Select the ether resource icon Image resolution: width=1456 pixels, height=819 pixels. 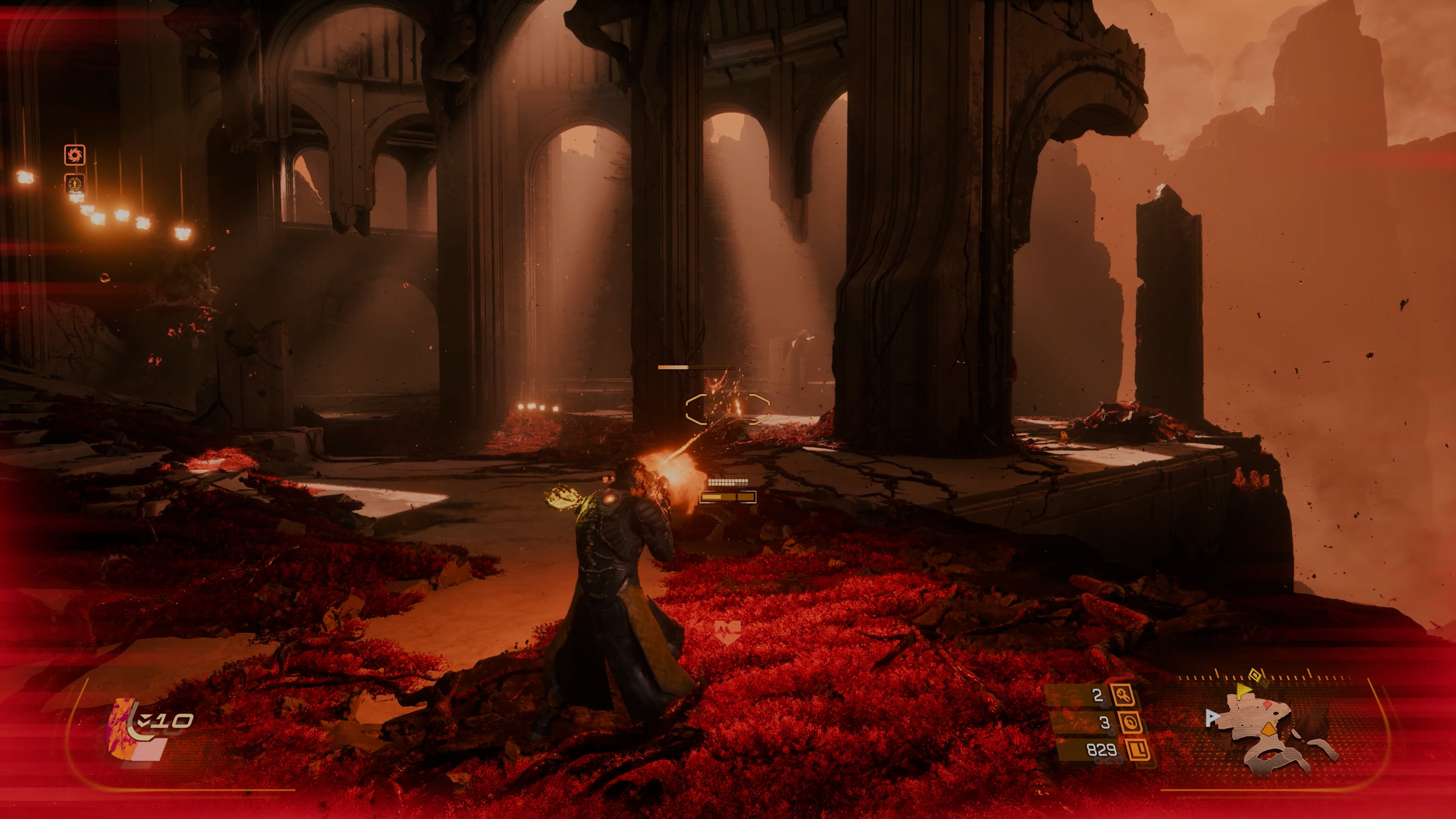click(1130, 722)
